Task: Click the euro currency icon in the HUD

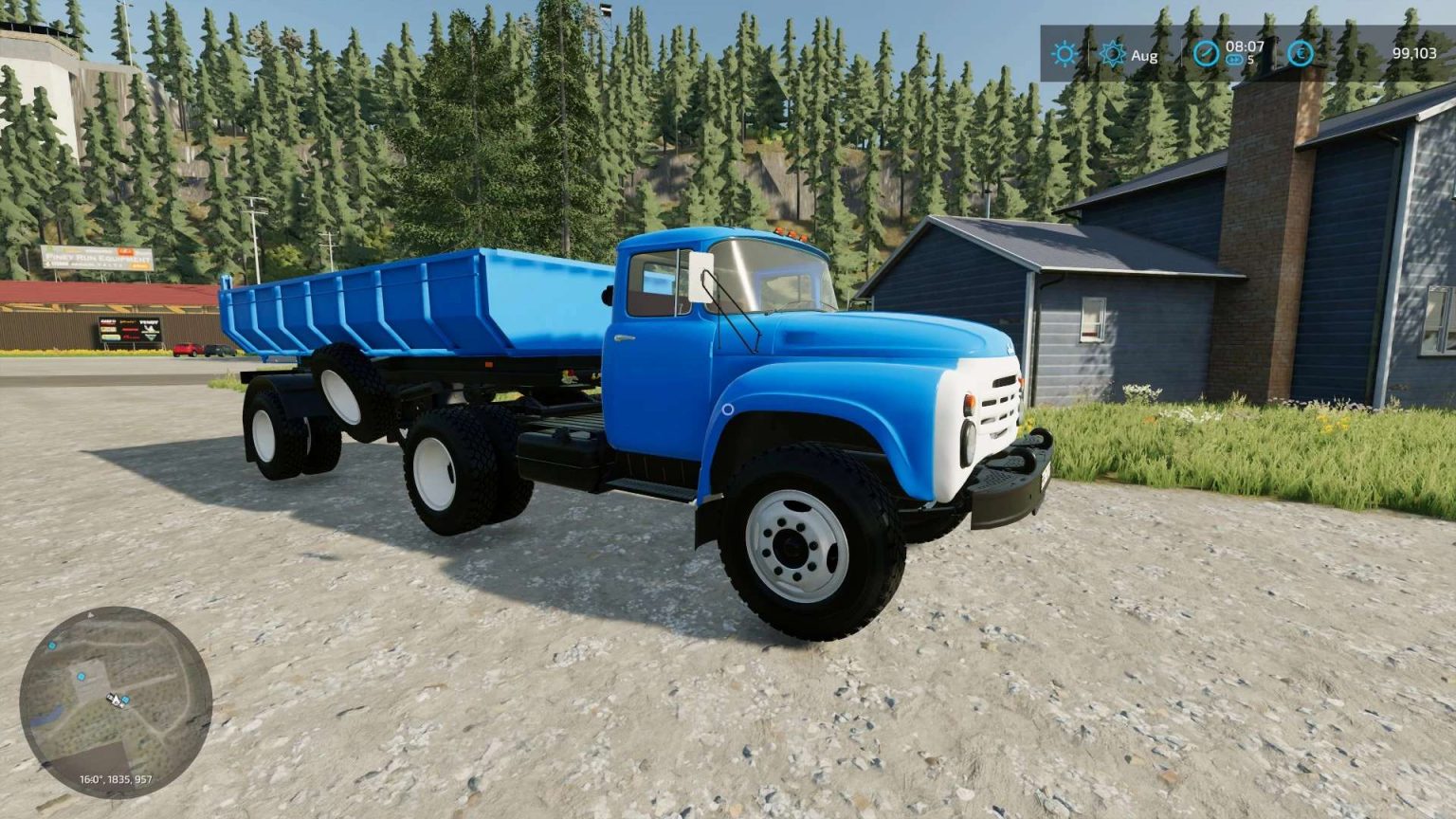Action: pos(1301,53)
